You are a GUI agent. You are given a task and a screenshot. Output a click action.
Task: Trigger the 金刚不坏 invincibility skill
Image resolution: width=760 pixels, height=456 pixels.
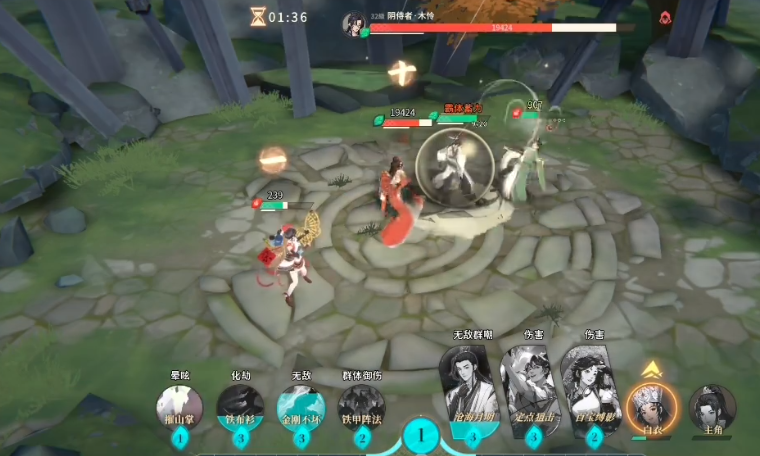(301, 406)
